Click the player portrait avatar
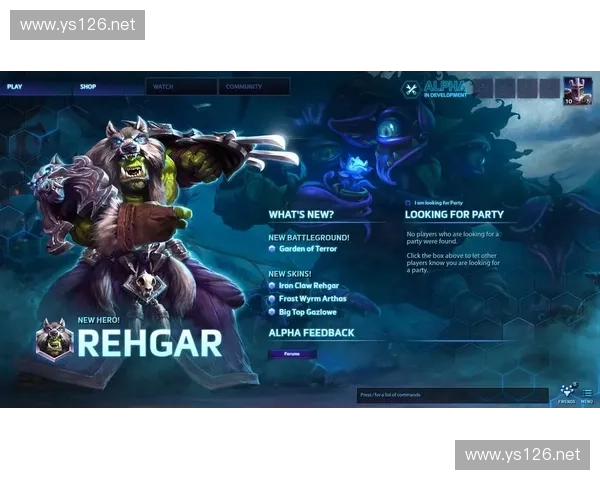This screenshot has width=600, height=480. click(577, 90)
